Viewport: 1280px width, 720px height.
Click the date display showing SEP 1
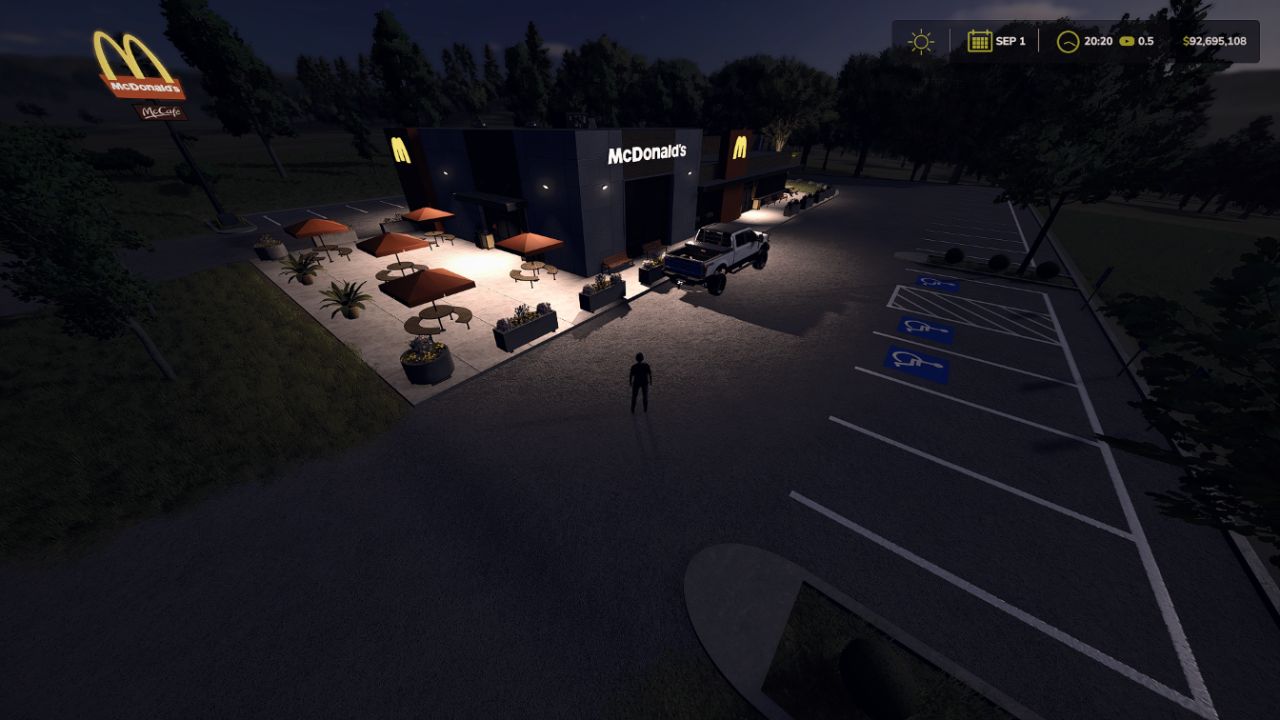coord(1005,41)
